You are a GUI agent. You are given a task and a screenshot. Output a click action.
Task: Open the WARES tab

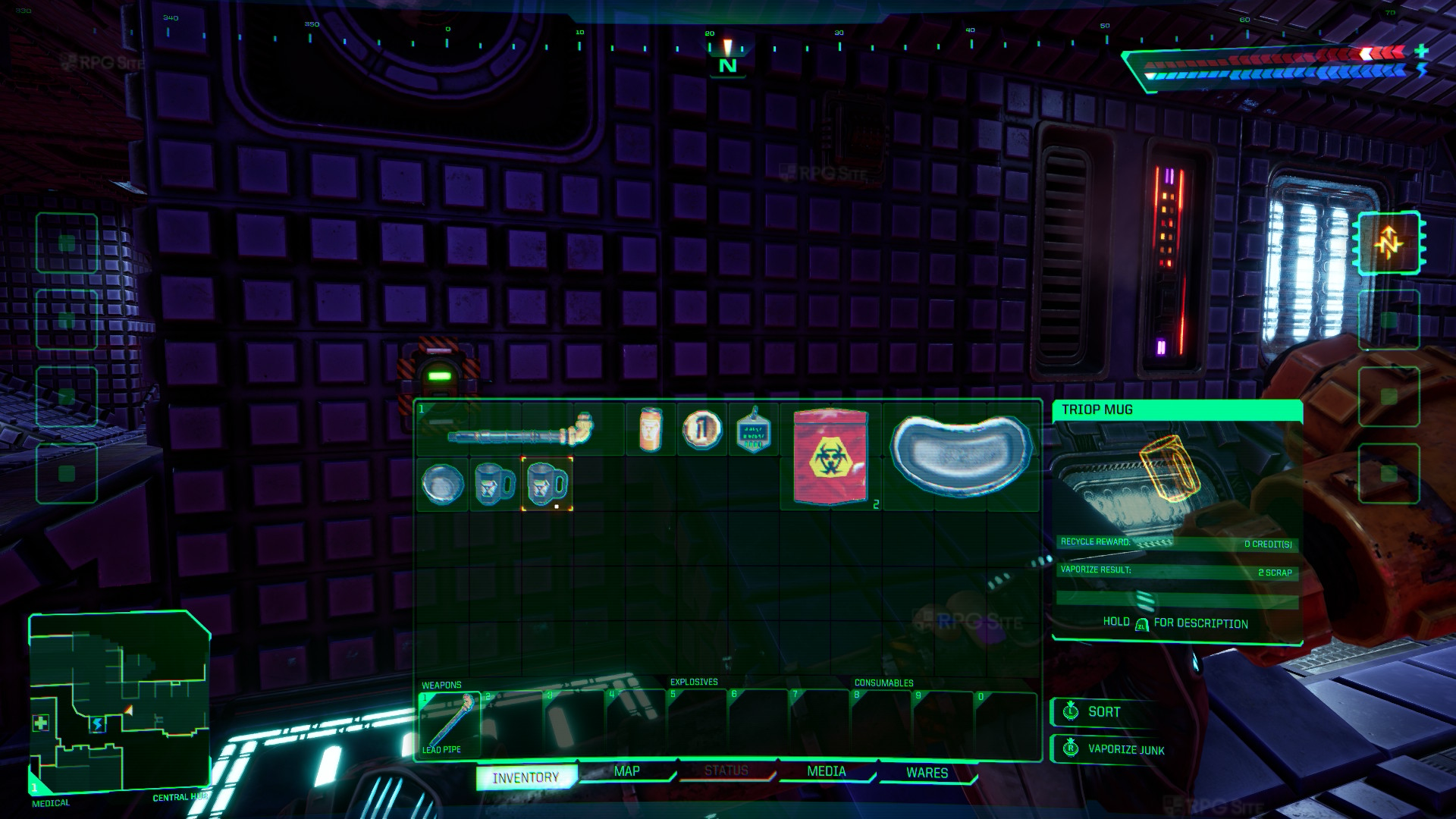point(927,772)
